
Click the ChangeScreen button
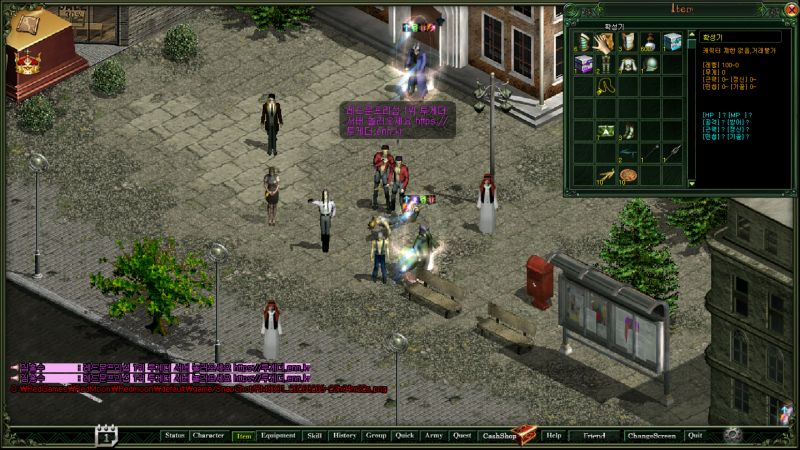(652, 436)
